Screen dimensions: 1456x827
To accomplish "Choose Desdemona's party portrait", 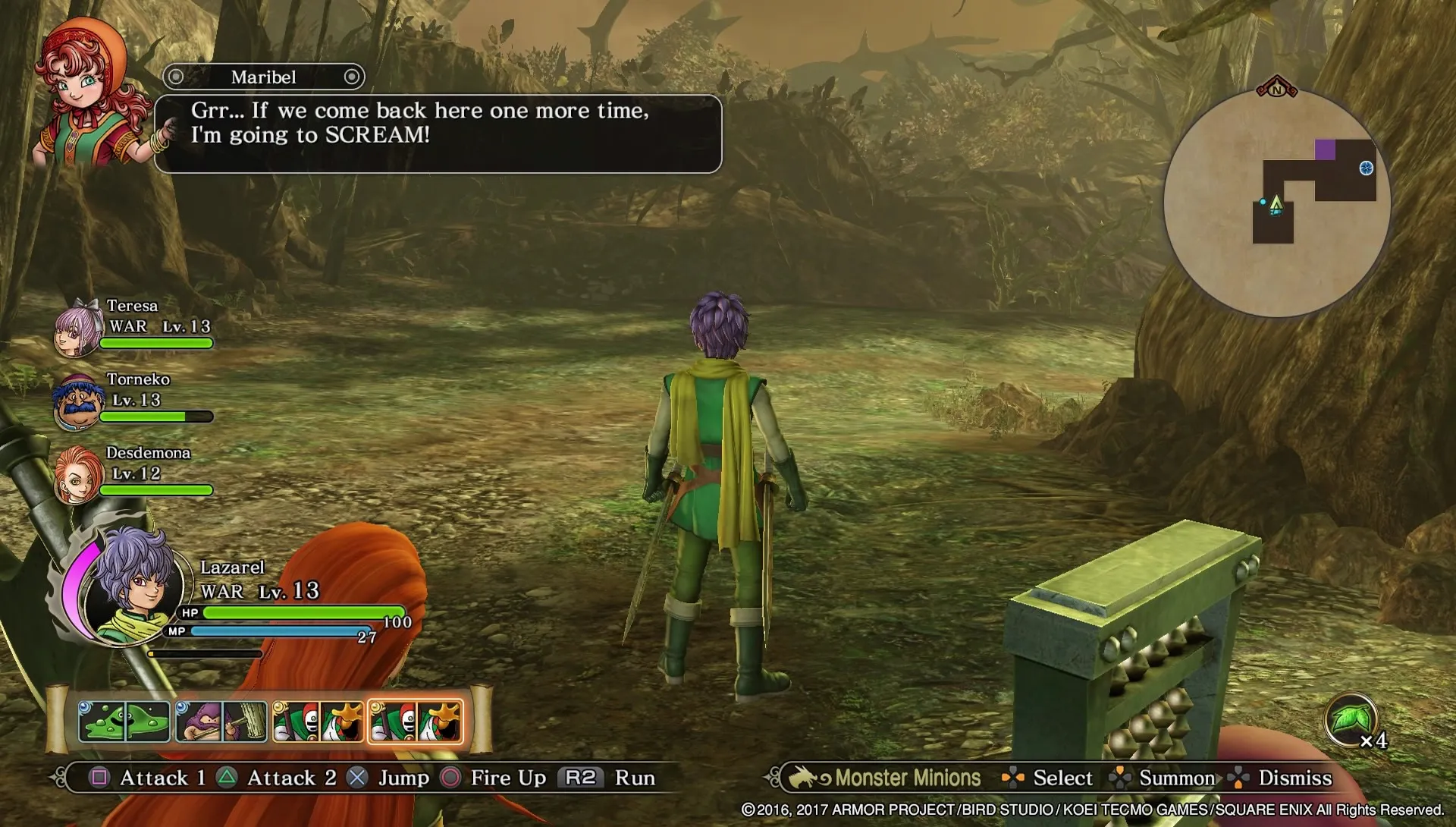I will tap(77, 476).
